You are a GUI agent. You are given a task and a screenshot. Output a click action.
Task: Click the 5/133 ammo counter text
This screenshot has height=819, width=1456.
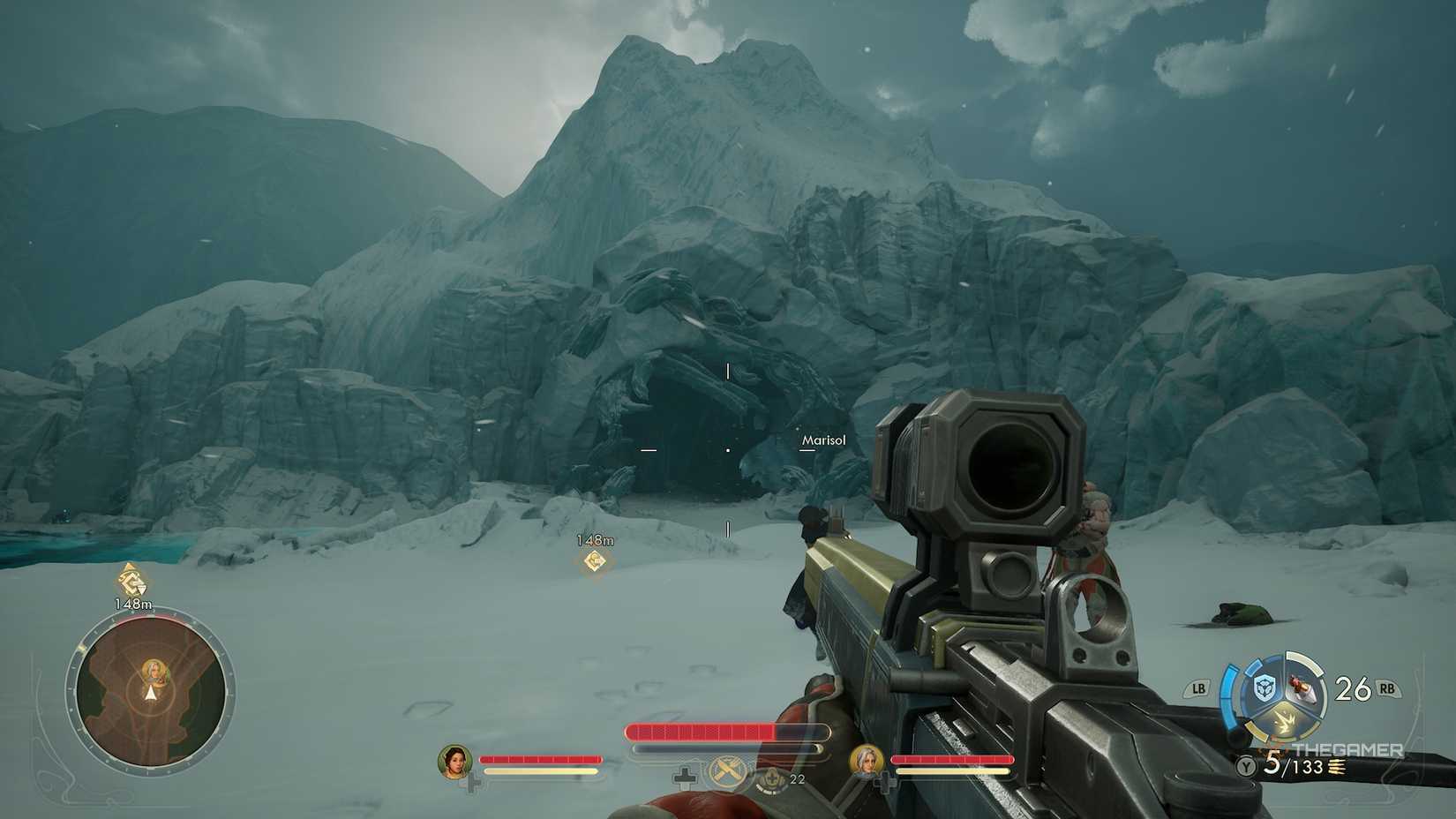pyautogui.click(x=1294, y=766)
